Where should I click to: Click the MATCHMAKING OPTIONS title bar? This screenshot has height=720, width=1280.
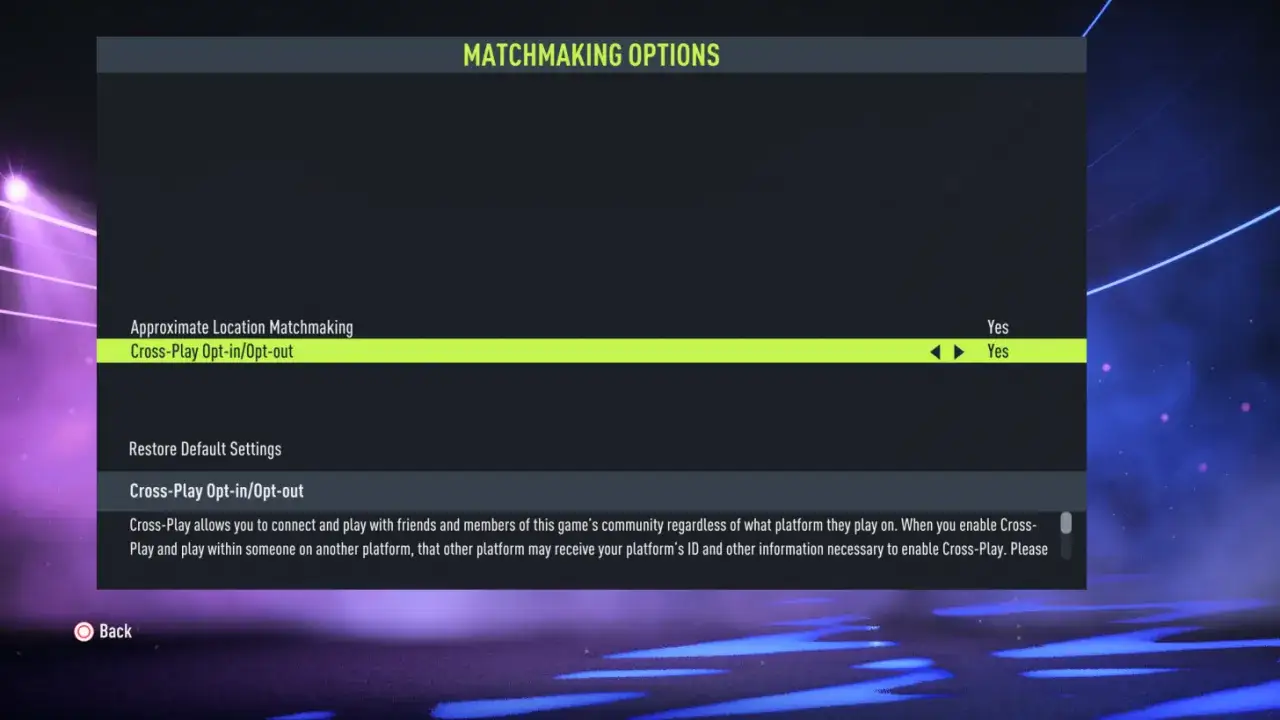point(590,55)
